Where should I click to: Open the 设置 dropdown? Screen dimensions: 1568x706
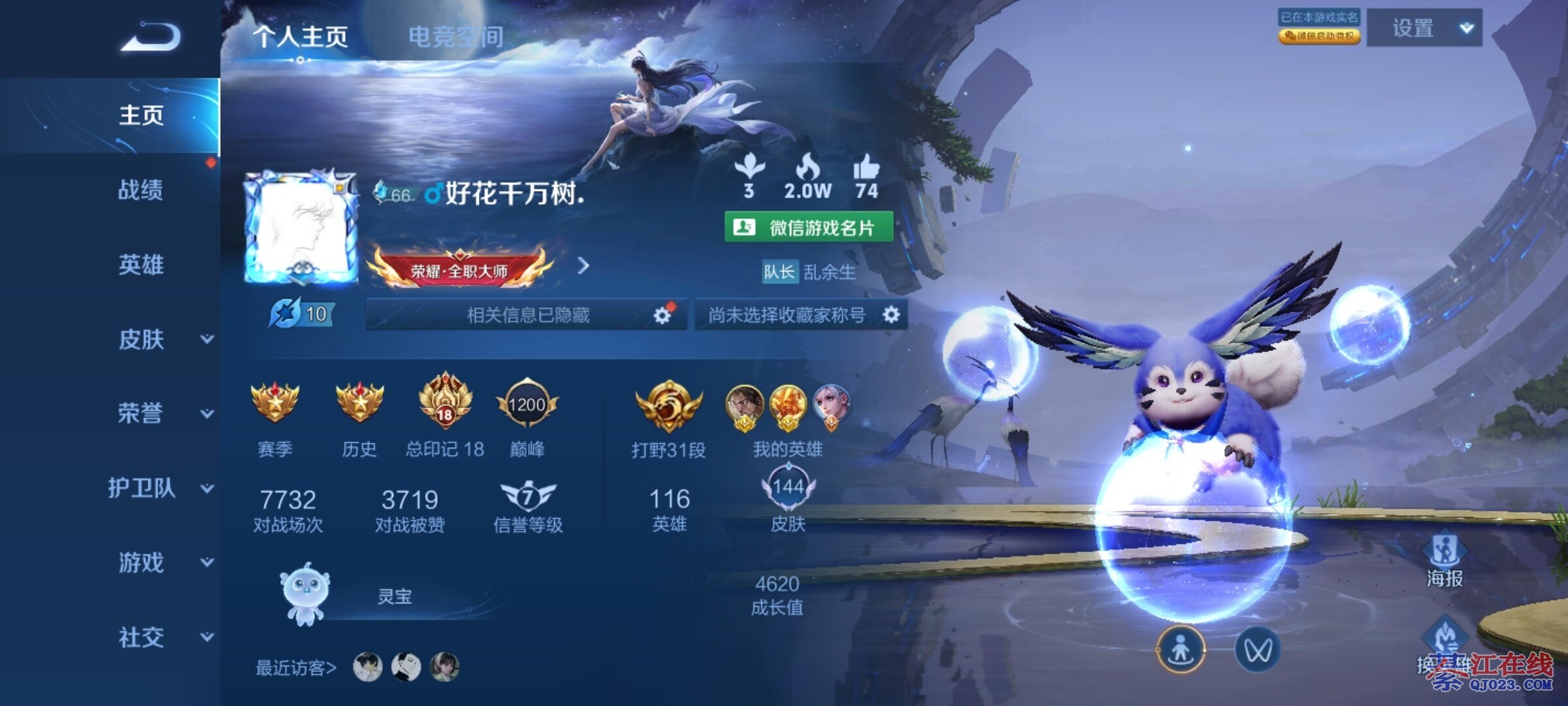tap(1424, 28)
